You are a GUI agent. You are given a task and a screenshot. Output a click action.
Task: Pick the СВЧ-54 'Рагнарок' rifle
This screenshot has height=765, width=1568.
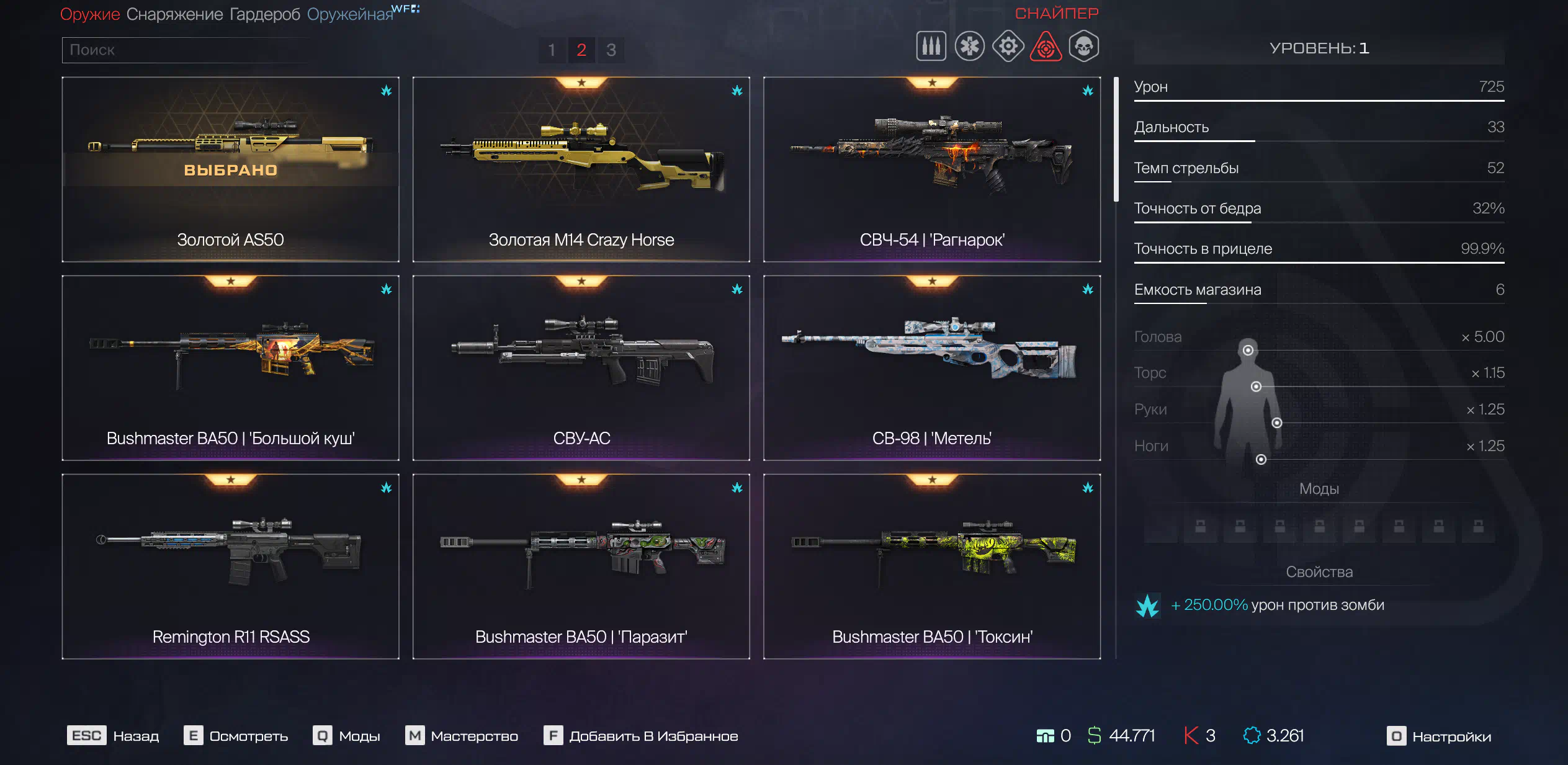(x=931, y=169)
